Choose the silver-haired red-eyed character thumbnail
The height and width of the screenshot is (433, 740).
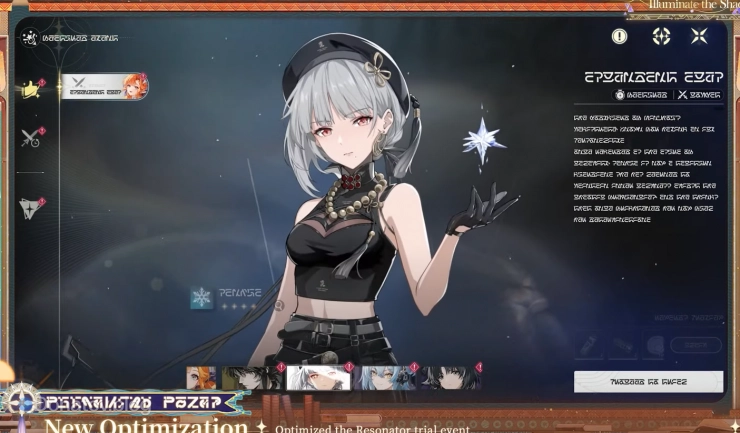pos(317,377)
